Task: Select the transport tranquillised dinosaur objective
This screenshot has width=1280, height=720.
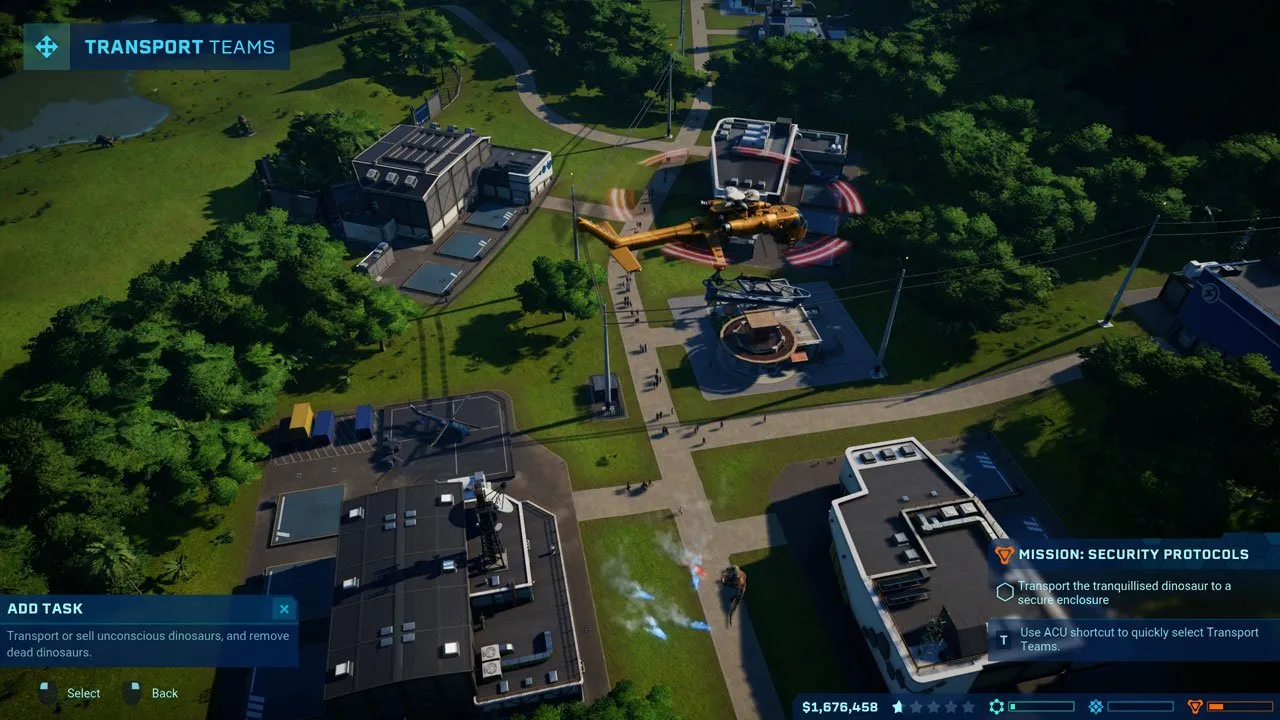Action: click(1124, 593)
